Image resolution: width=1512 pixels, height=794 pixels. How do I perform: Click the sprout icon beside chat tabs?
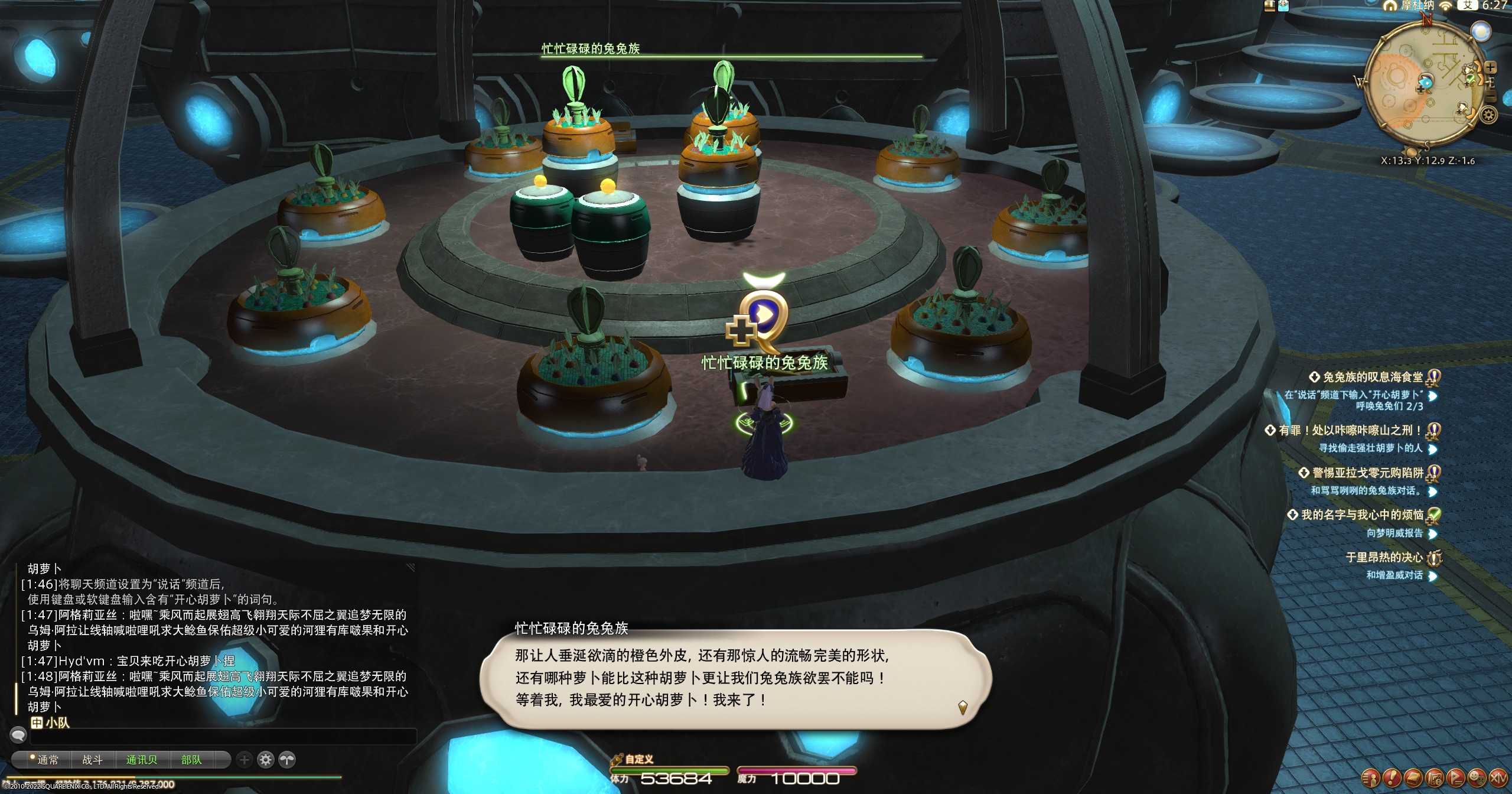pos(287,760)
